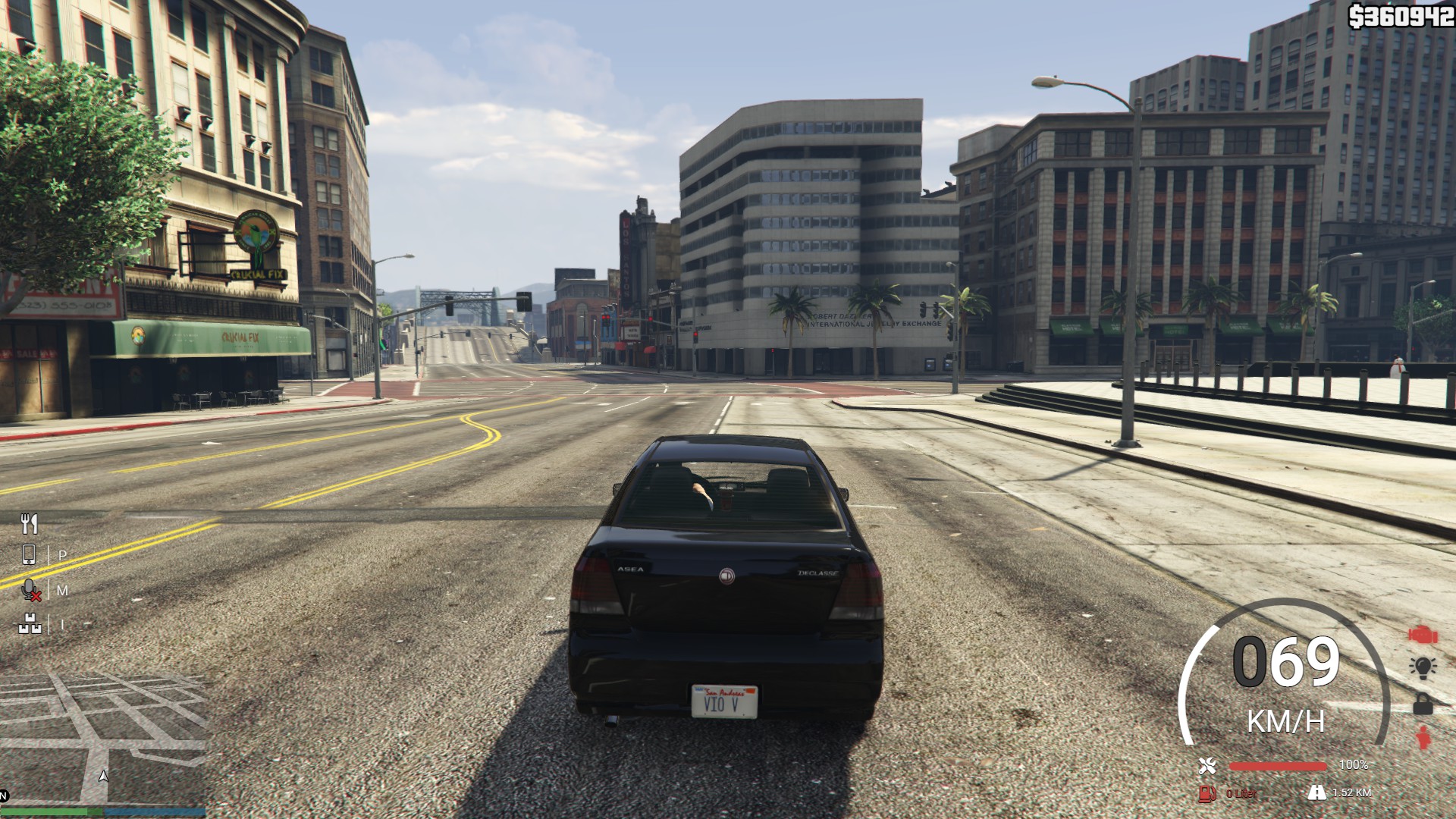
Task: Click the street minimap
Action: tap(103, 739)
